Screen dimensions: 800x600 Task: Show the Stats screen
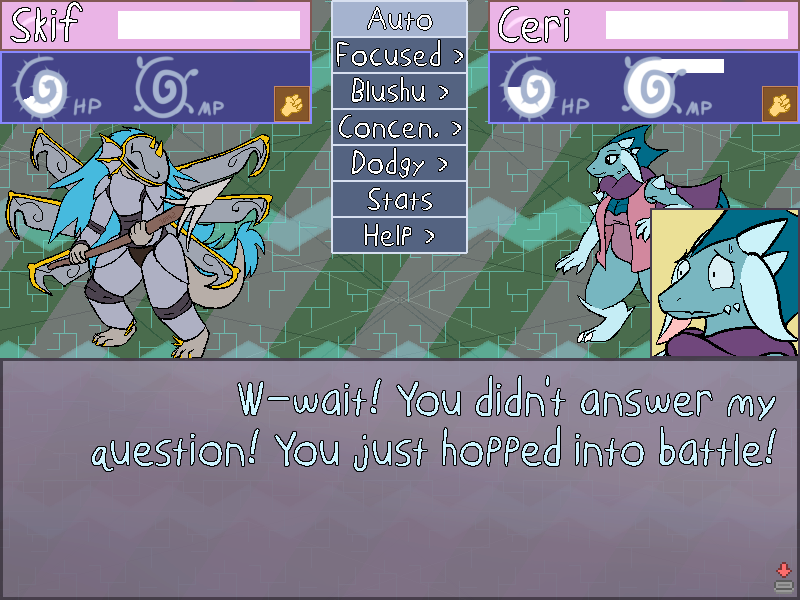pos(399,199)
